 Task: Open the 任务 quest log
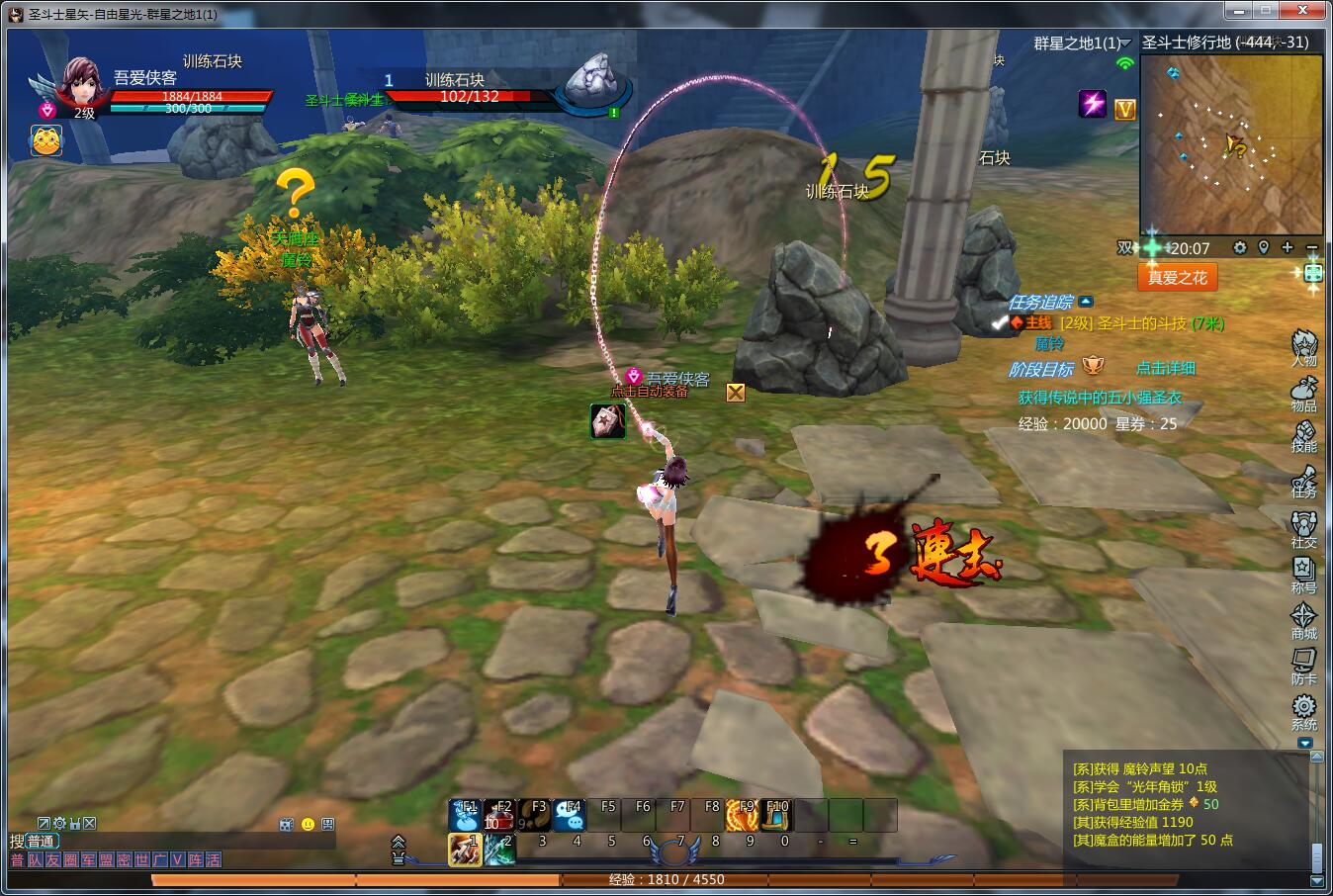[1303, 482]
